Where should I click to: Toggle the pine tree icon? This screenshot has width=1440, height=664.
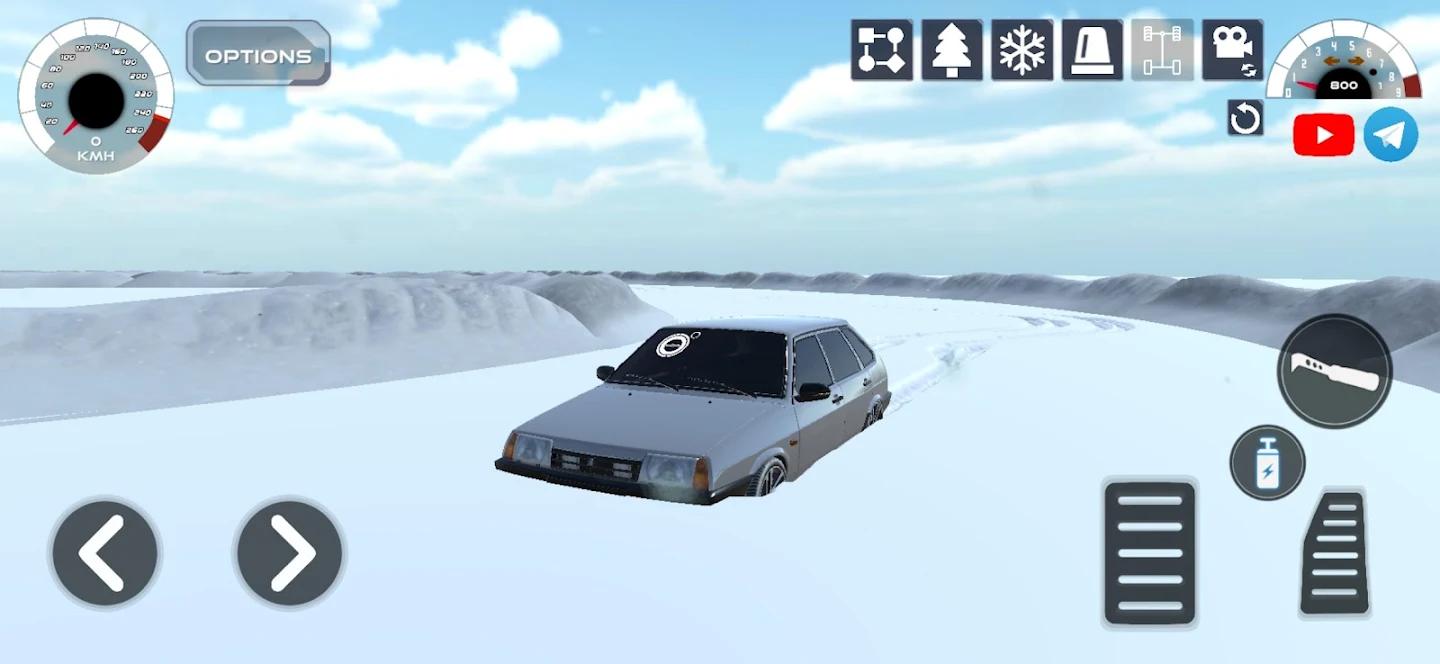(951, 50)
